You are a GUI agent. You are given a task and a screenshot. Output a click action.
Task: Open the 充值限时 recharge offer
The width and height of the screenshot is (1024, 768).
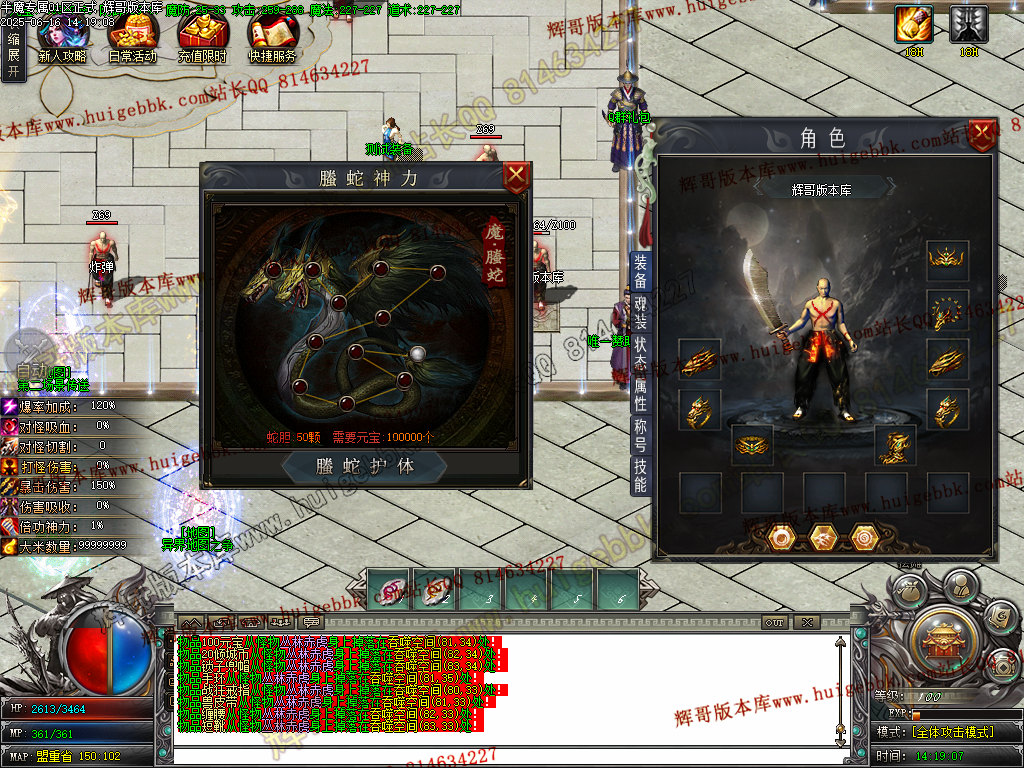pyautogui.click(x=202, y=42)
